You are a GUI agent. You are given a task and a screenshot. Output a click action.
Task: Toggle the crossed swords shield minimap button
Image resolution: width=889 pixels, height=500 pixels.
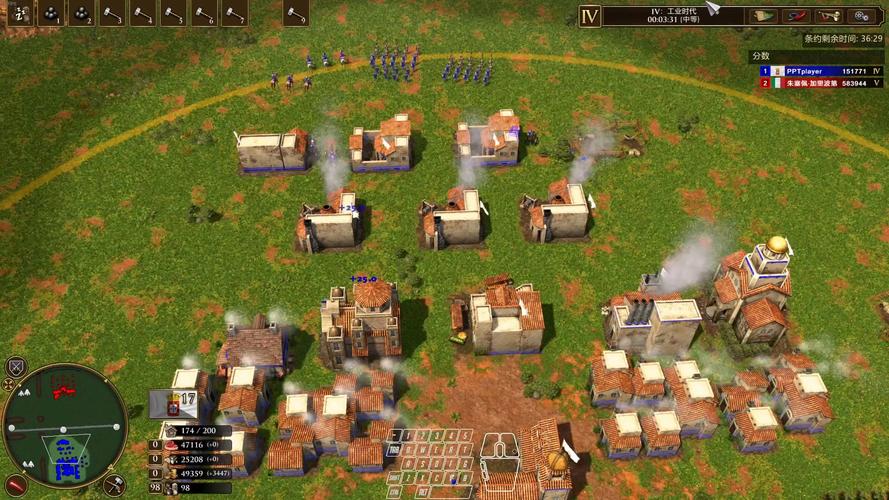pyautogui.click(x=15, y=367)
